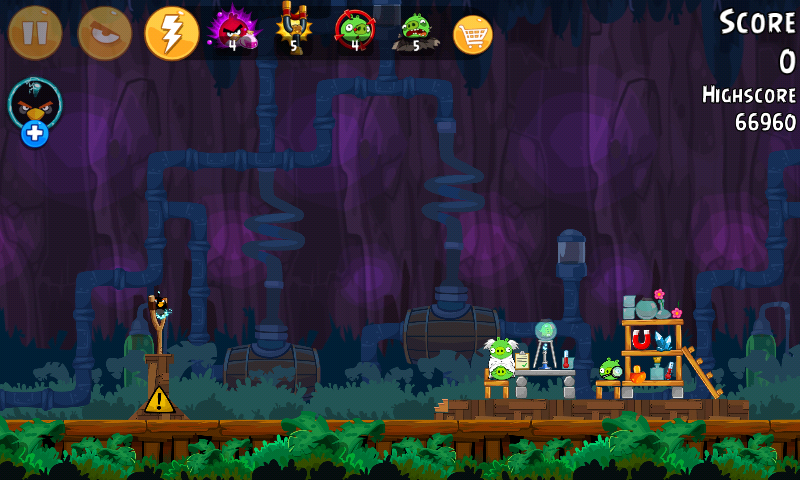Add a bird with the blue plus button
Viewport: 800px width, 480px height.
[35, 134]
